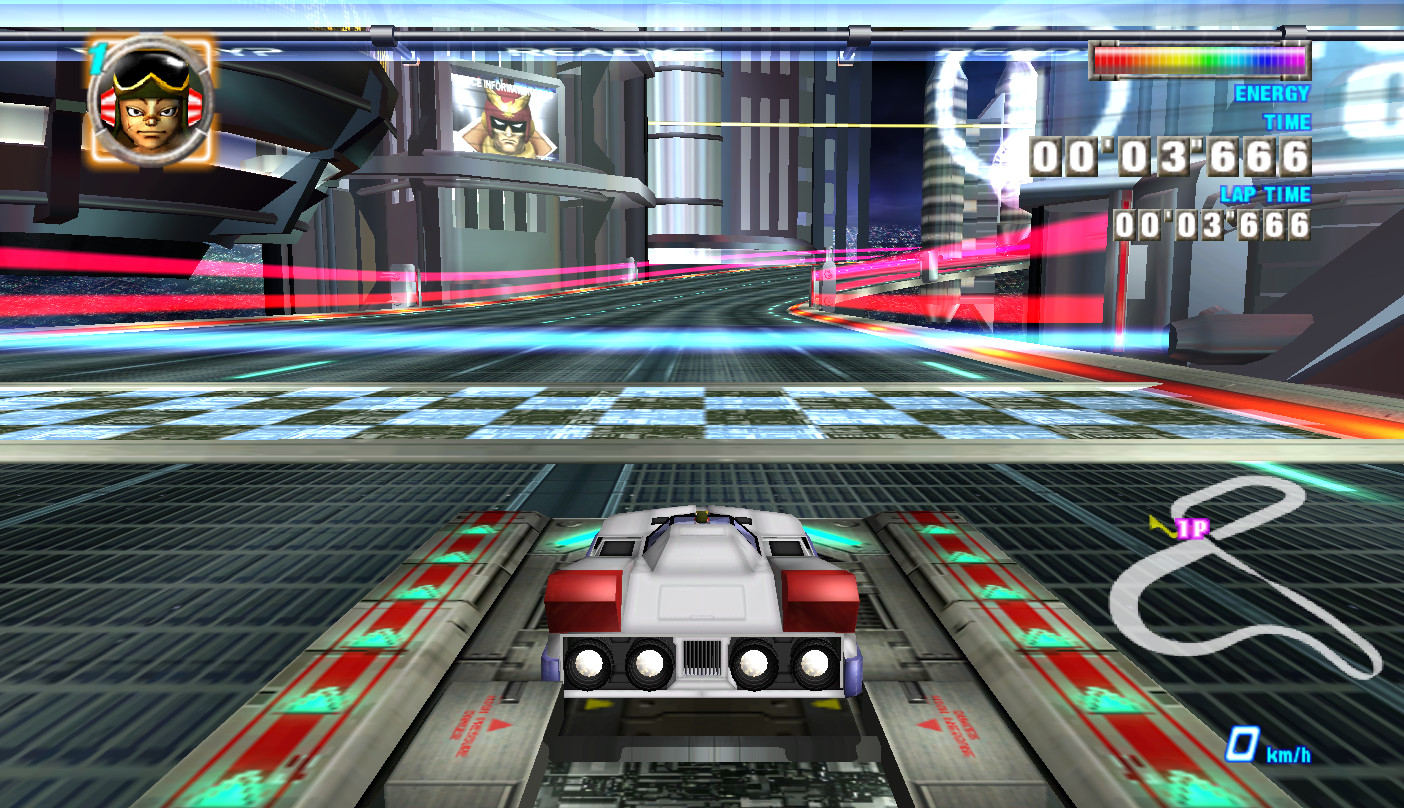Click the ENERGY label above the time display

pos(1271,92)
